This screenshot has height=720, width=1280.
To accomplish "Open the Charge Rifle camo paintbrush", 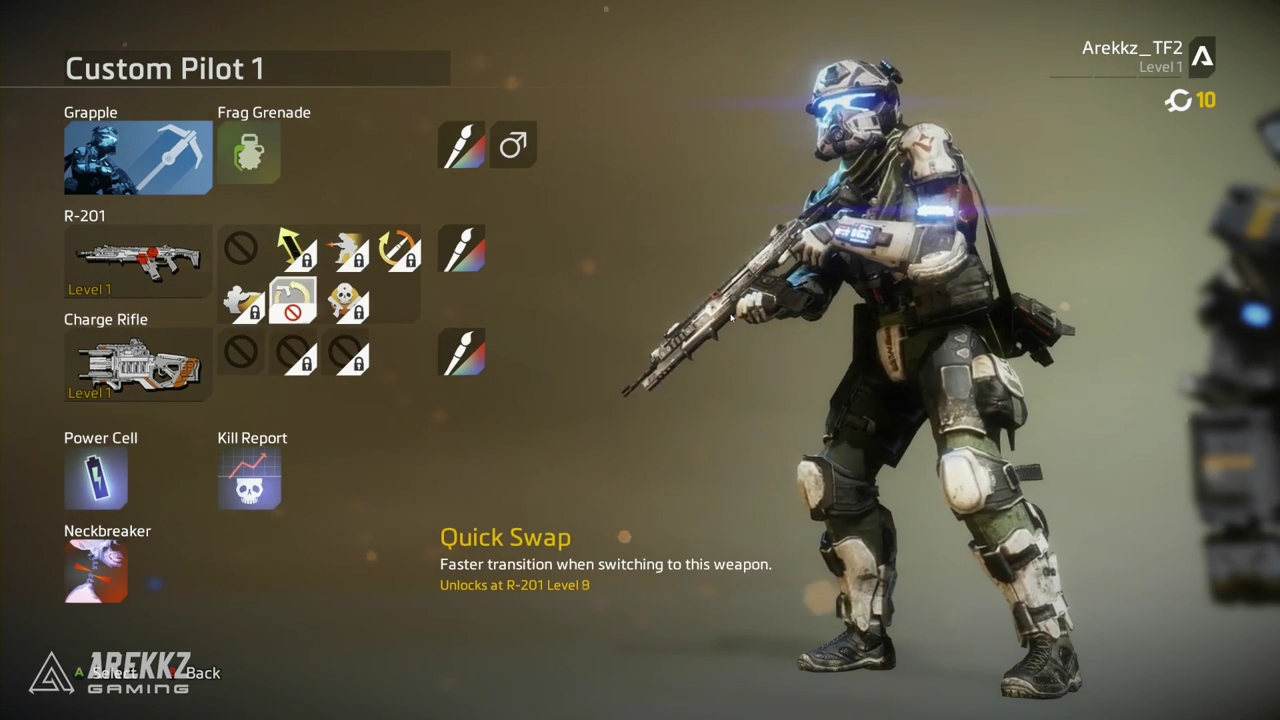I will click(x=462, y=353).
